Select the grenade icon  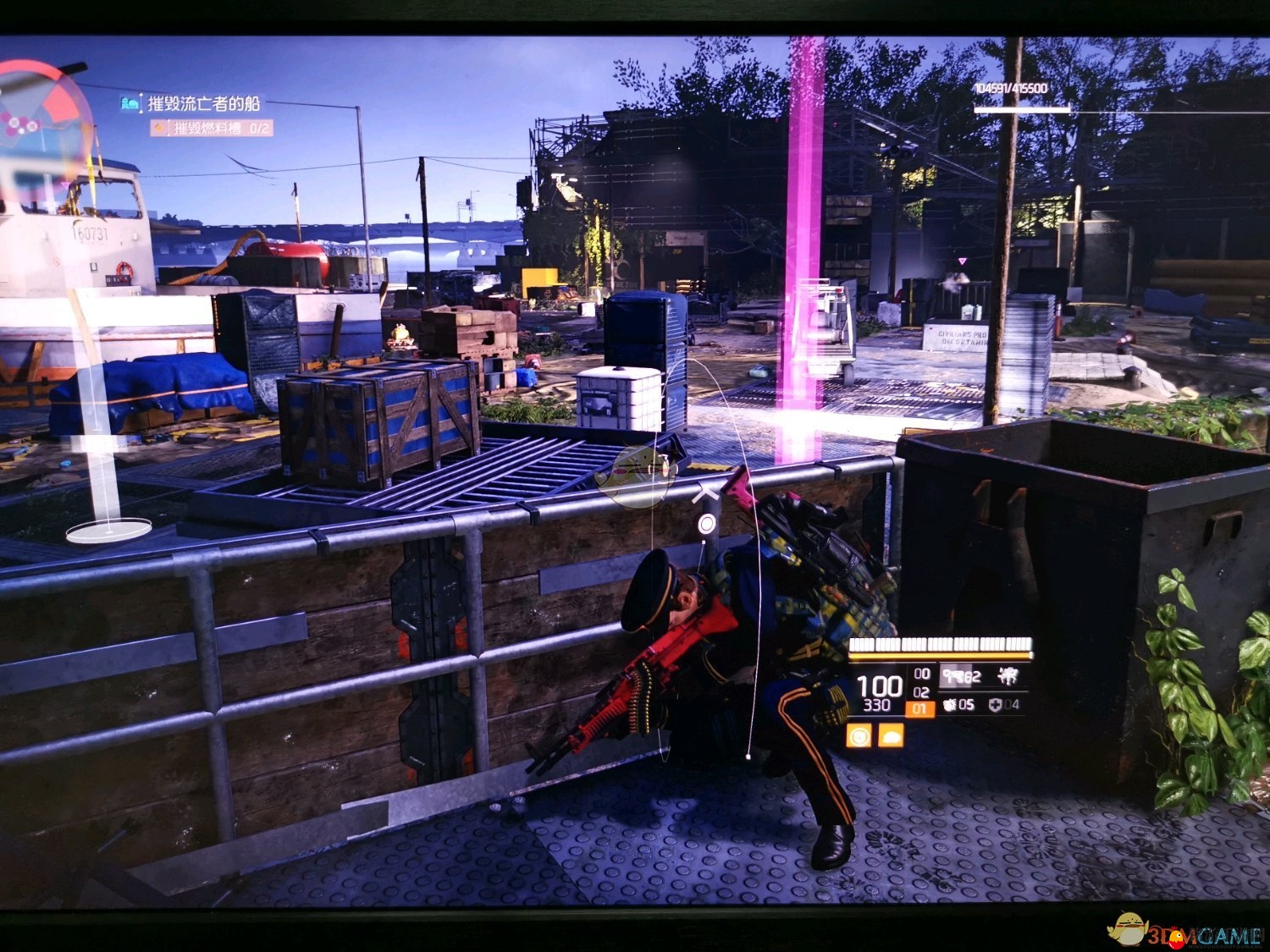pyautogui.click(x=948, y=704)
